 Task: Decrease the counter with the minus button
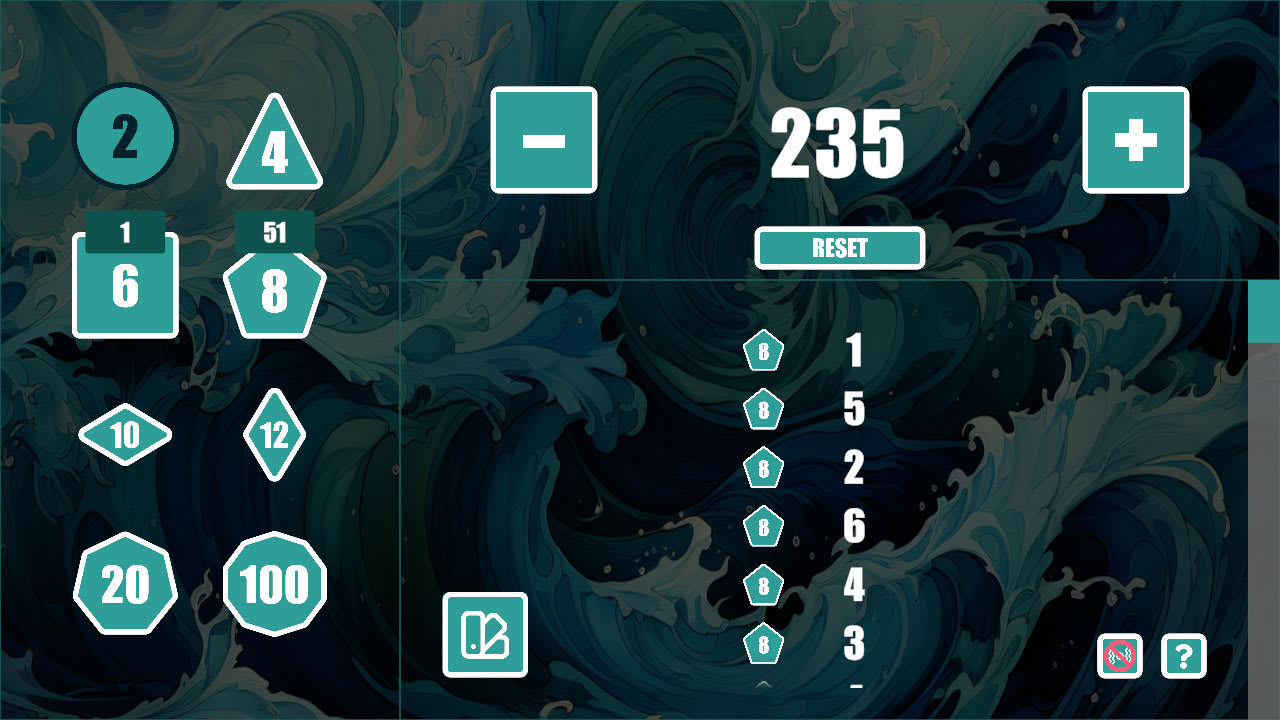543,138
